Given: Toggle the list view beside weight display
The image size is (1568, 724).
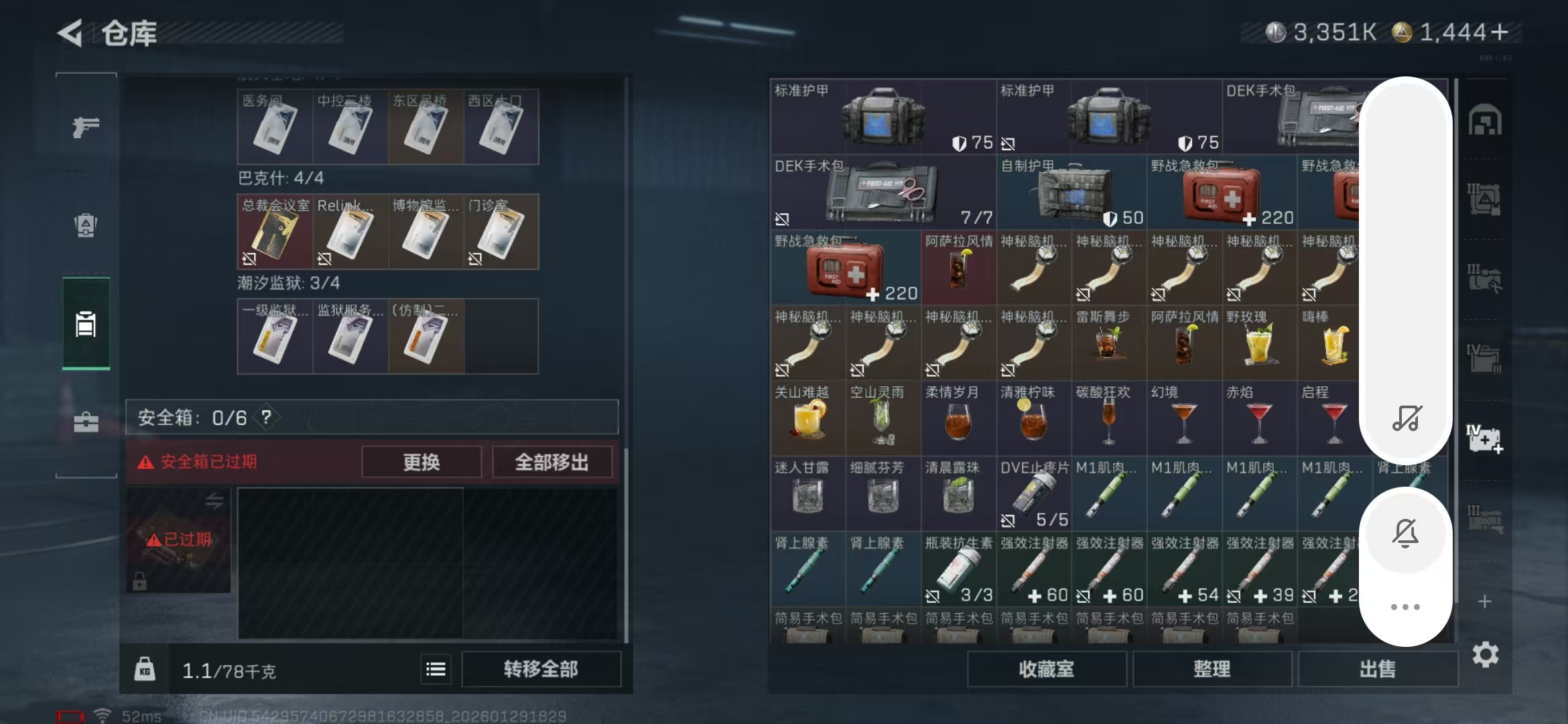Looking at the screenshot, I should [436, 669].
